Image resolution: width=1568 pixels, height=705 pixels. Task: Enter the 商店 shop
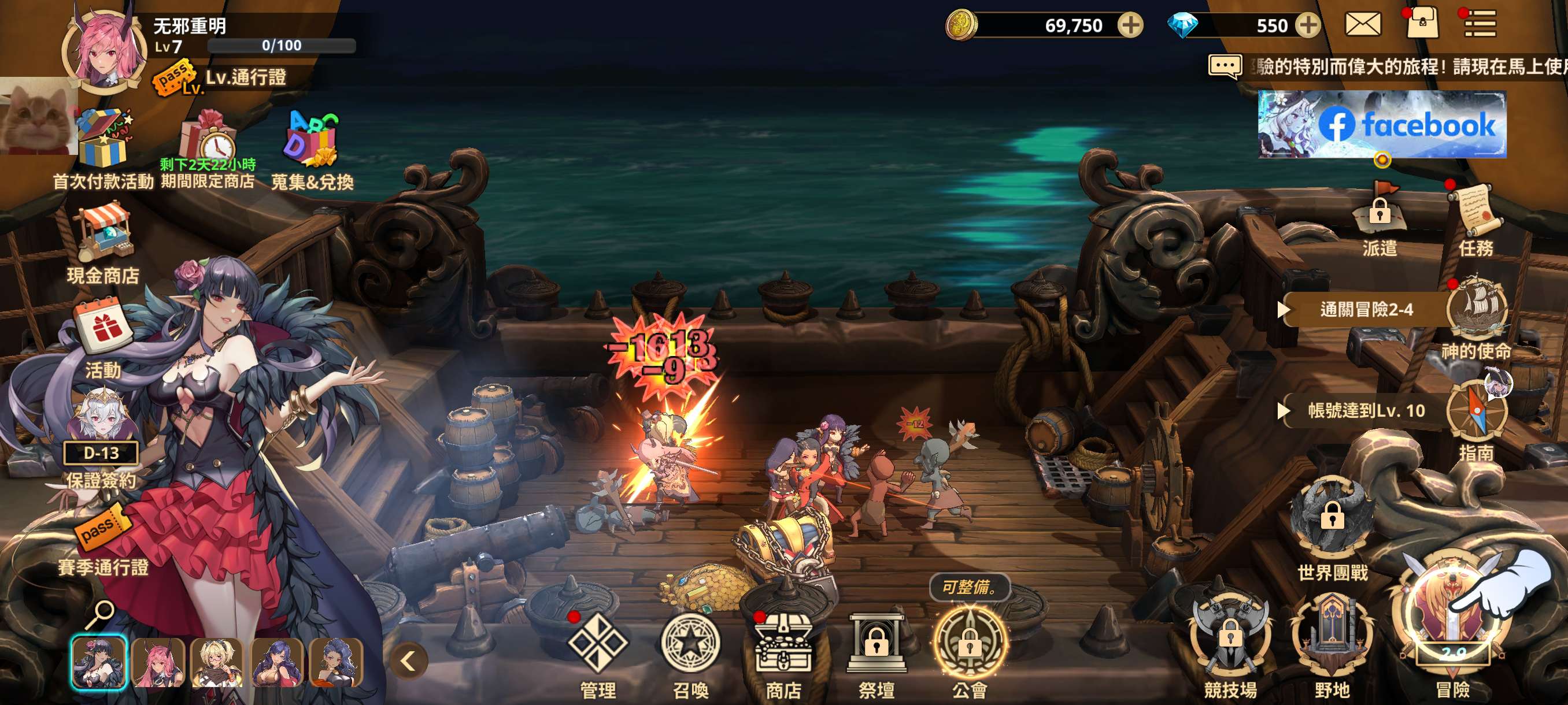pyautogui.click(x=783, y=645)
